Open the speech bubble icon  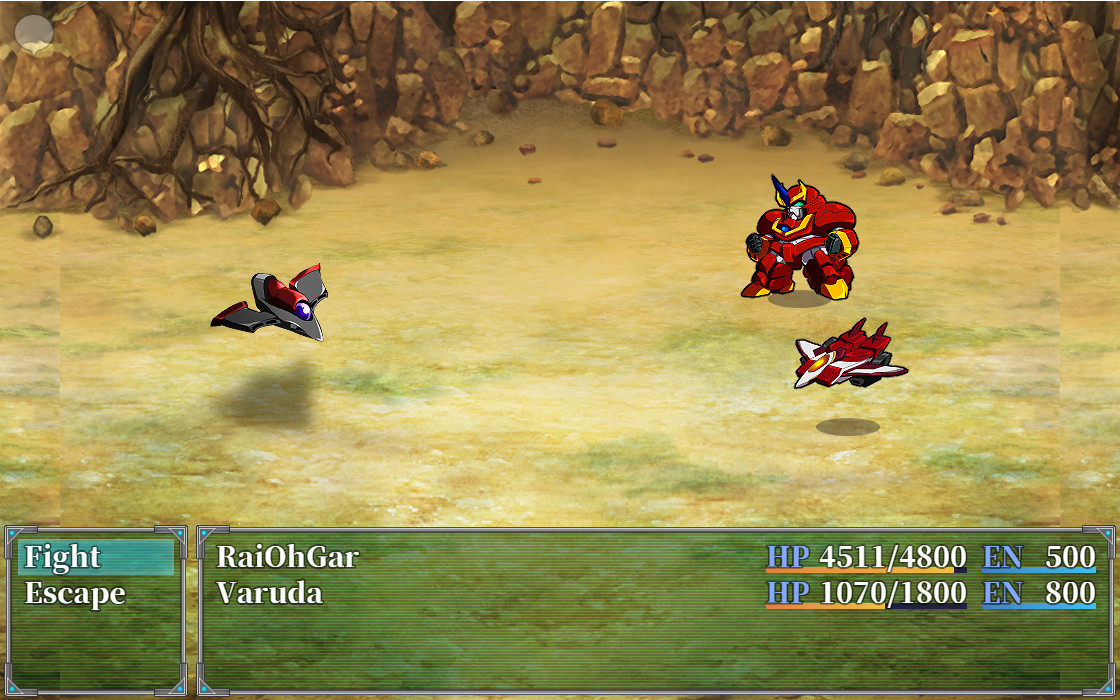click(35, 32)
